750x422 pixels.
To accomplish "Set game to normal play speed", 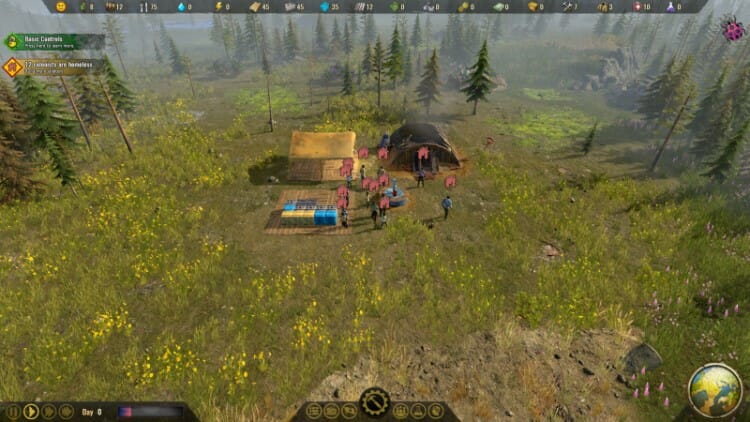I will (31, 411).
